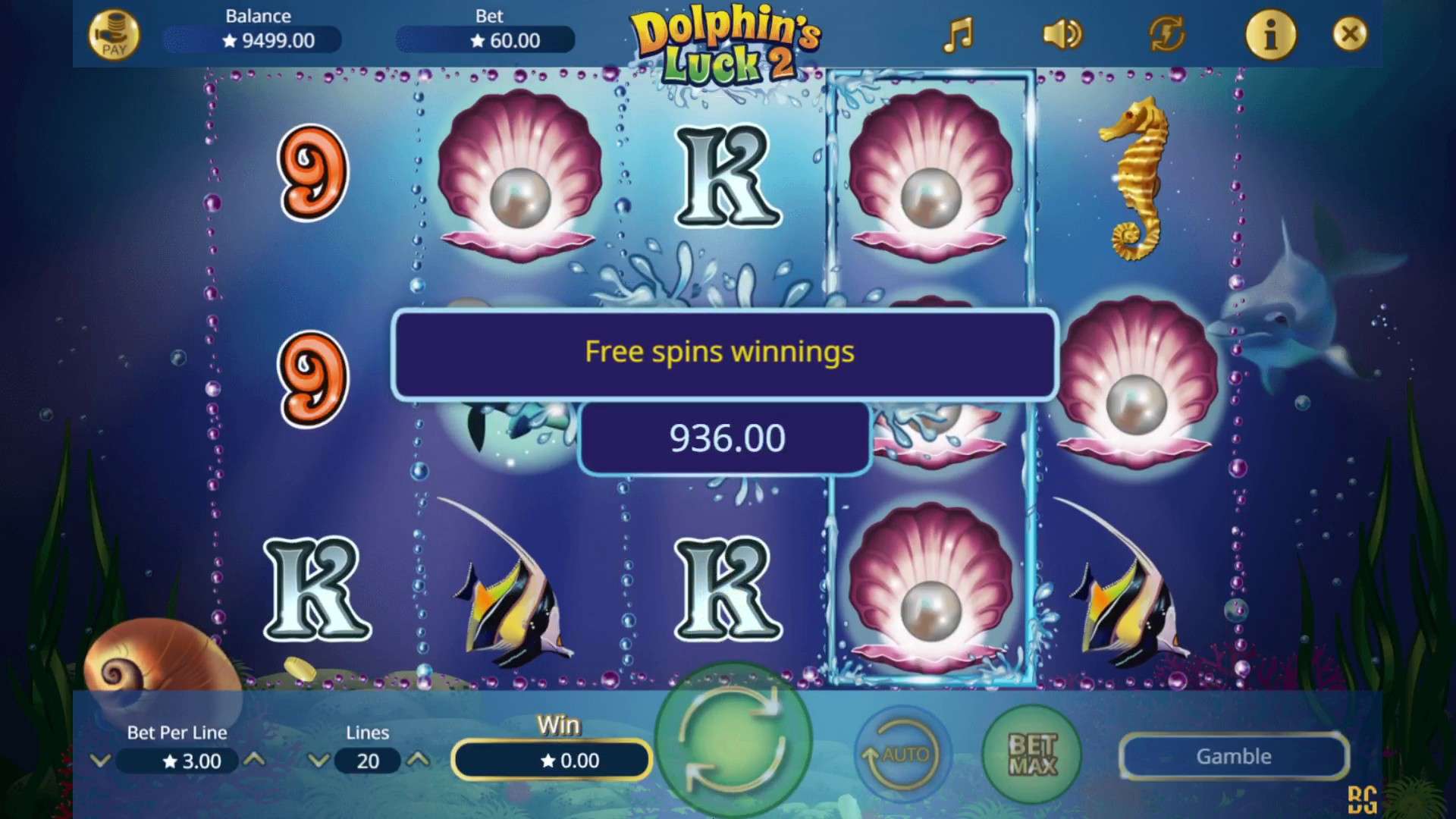The width and height of the screenshot is (1456, 819).
Task: Open the PAY paytable icon
Action: tap(115, 33)
